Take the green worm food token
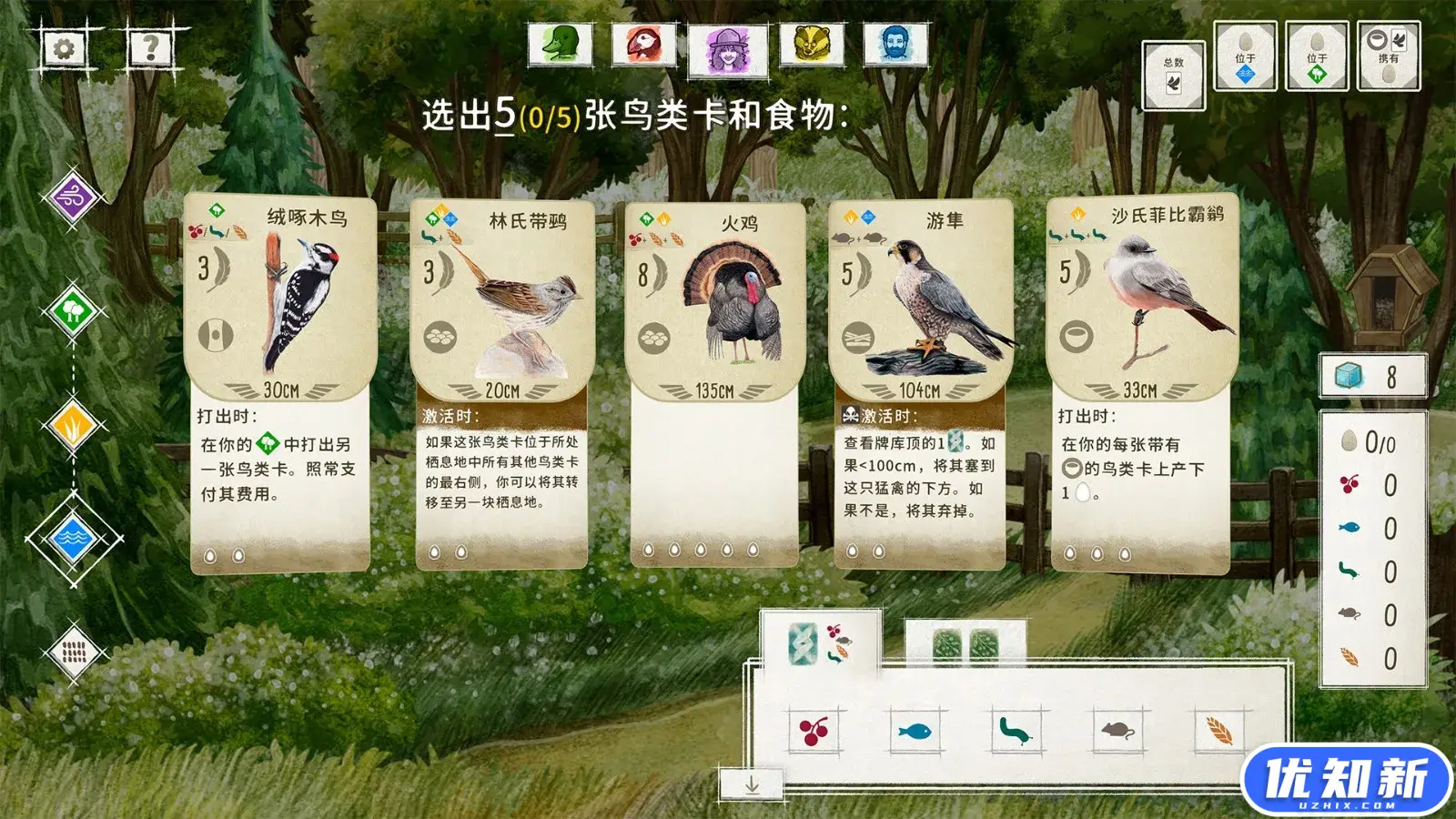 click(1015, 730)
